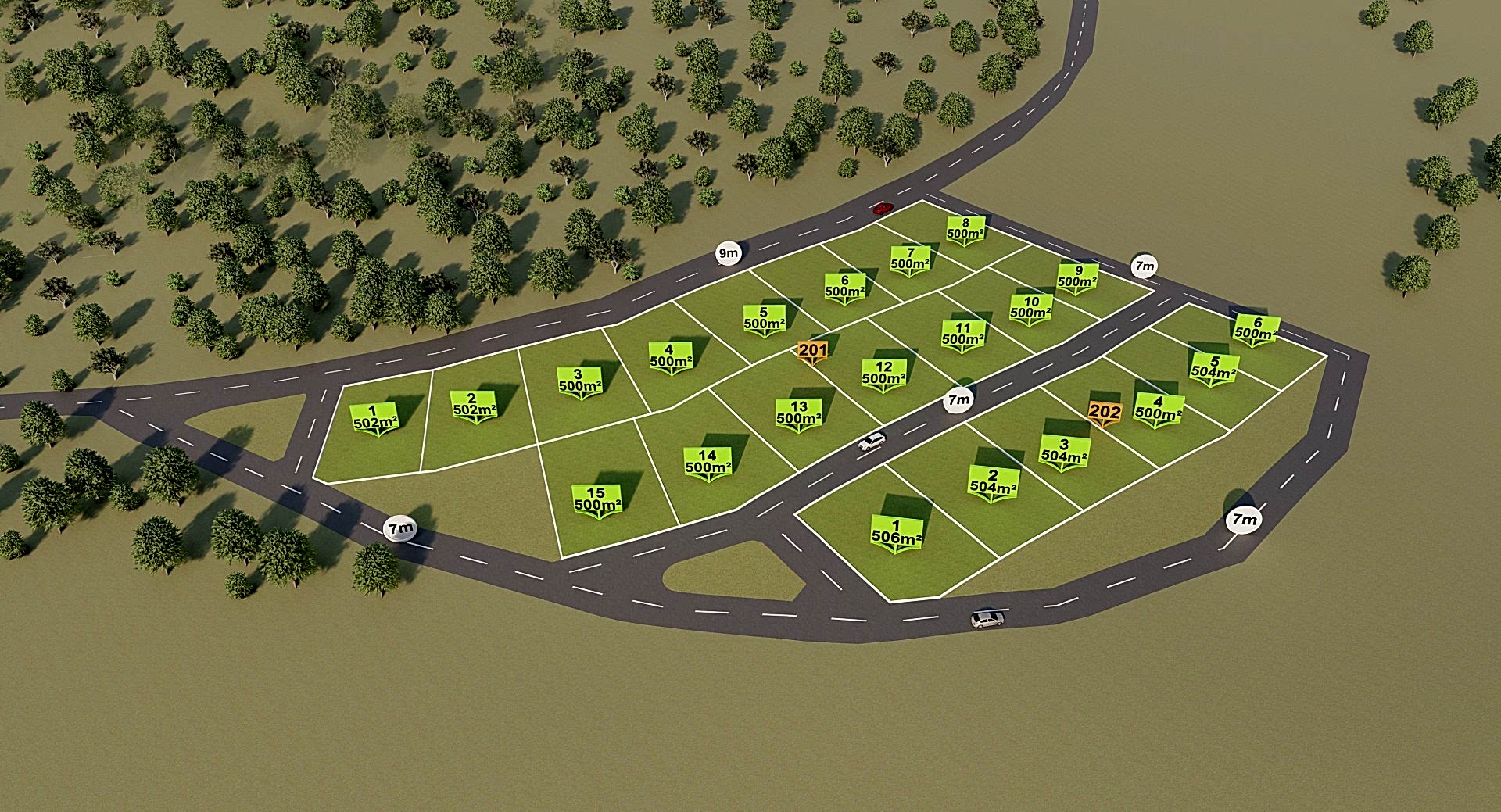The image size is (1501, 812).
Task: Open plot 13 marker
Action: (798, 413)
